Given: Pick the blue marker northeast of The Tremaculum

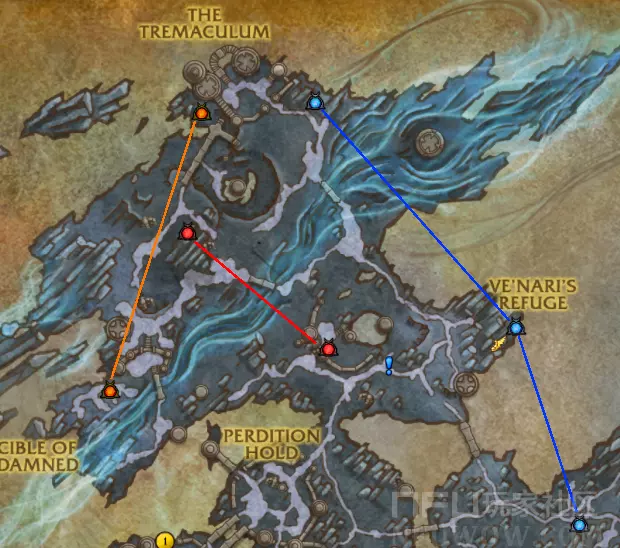Looking at the screenshot, I should pos(314,102).
